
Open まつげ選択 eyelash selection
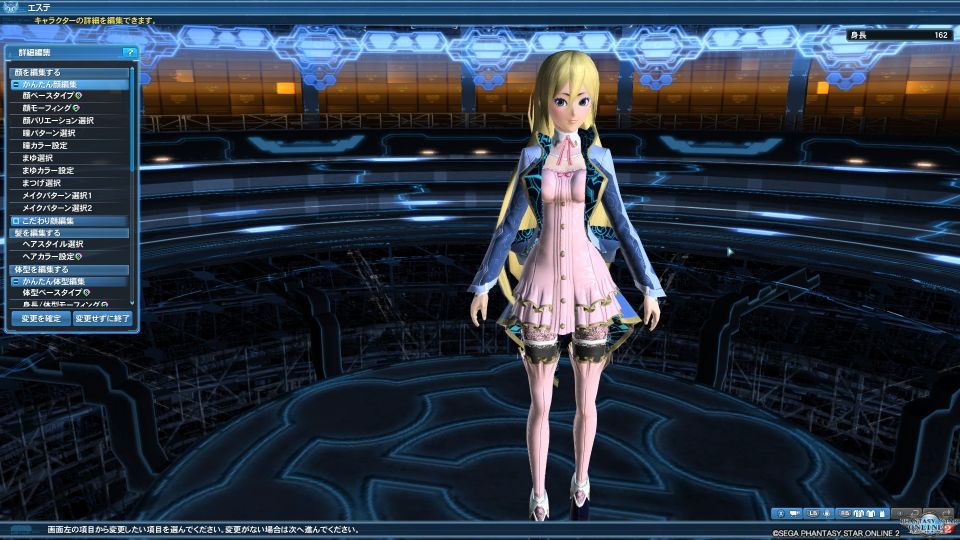coord(41,183)
